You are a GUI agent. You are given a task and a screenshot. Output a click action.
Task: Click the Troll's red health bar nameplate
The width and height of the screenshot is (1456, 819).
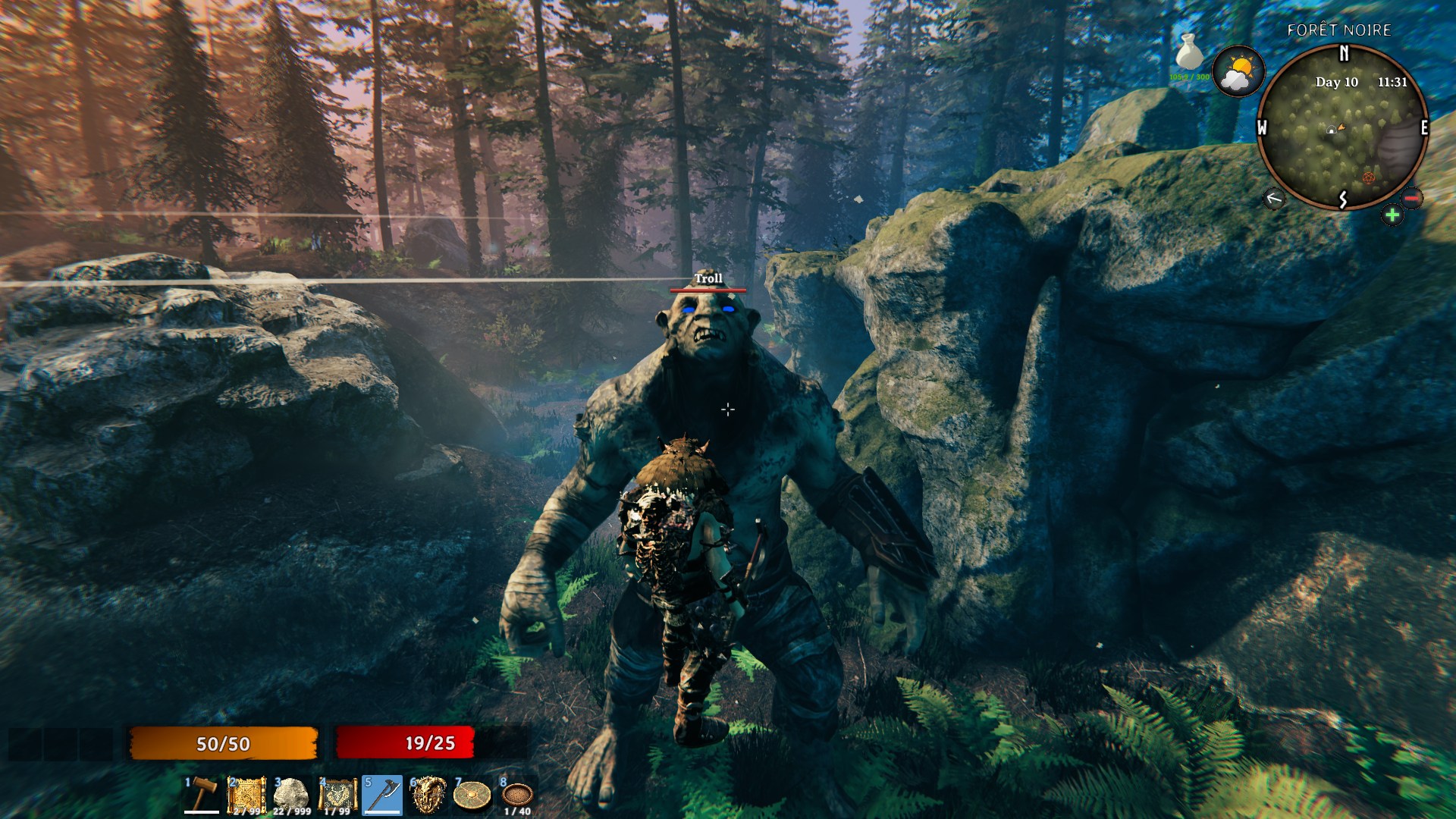tap(708, 290)
